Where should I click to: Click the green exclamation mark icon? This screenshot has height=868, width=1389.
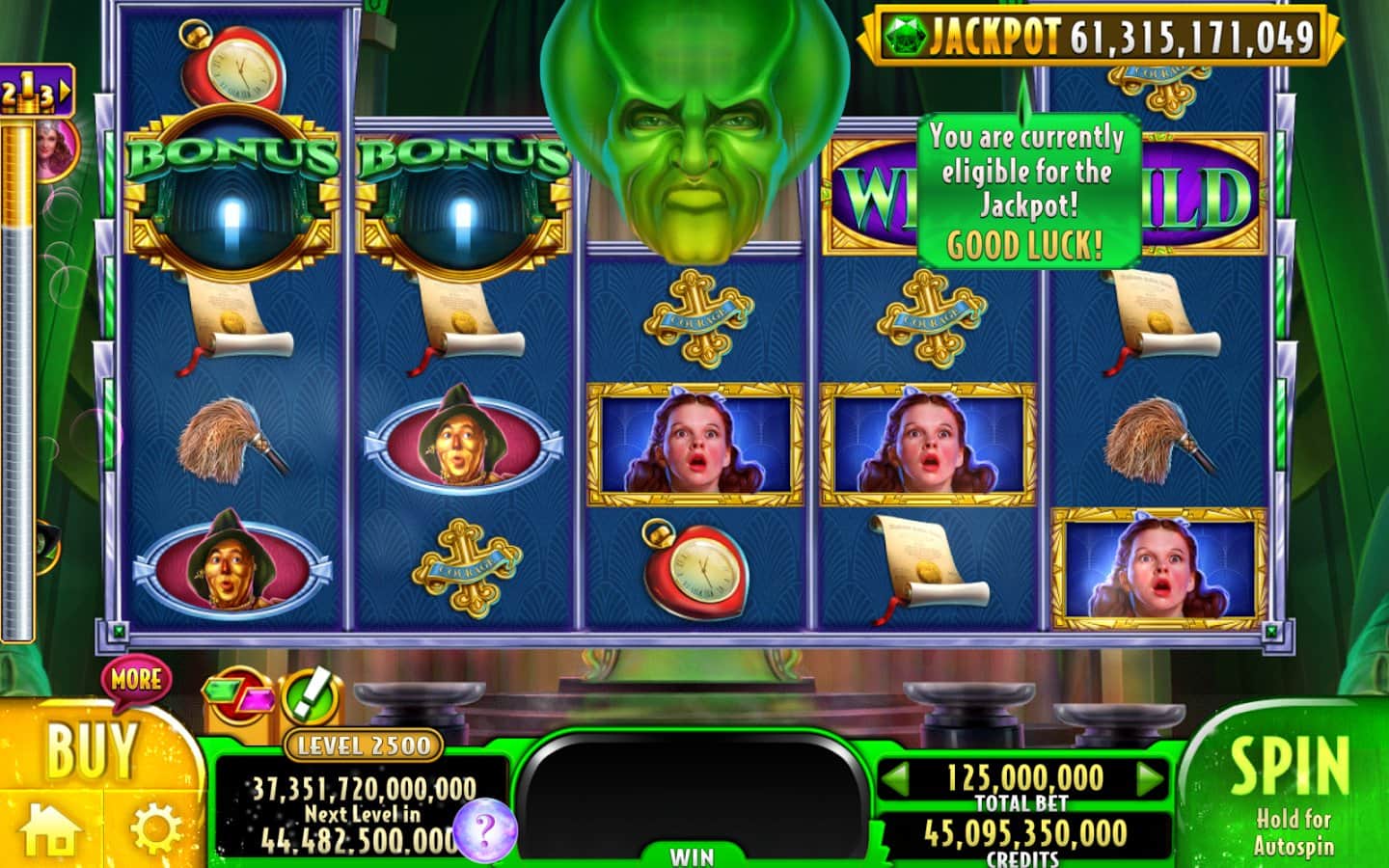pyautogui.click(x=311, y=694)
